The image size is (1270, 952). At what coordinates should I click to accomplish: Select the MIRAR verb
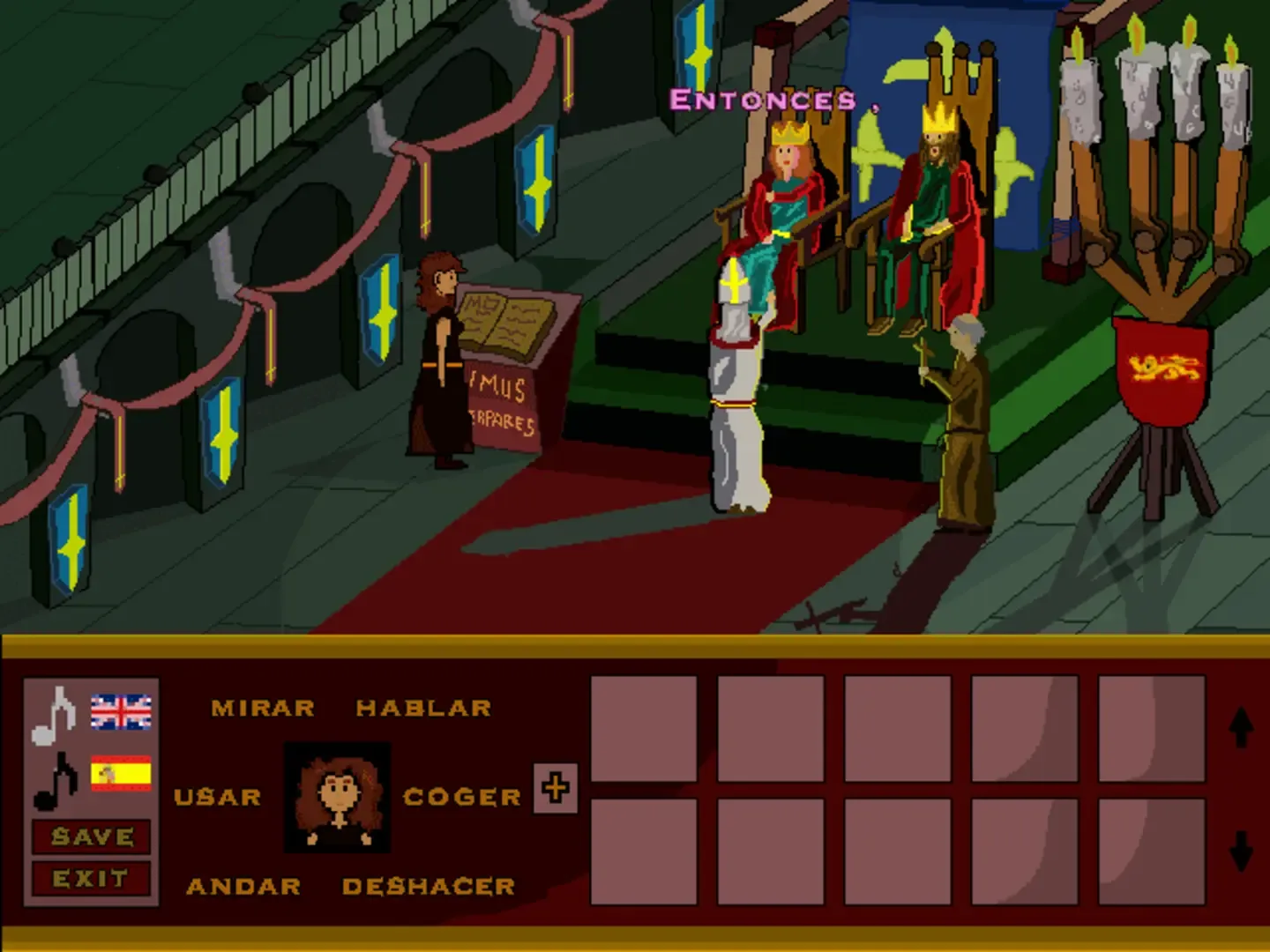(261, 708)
